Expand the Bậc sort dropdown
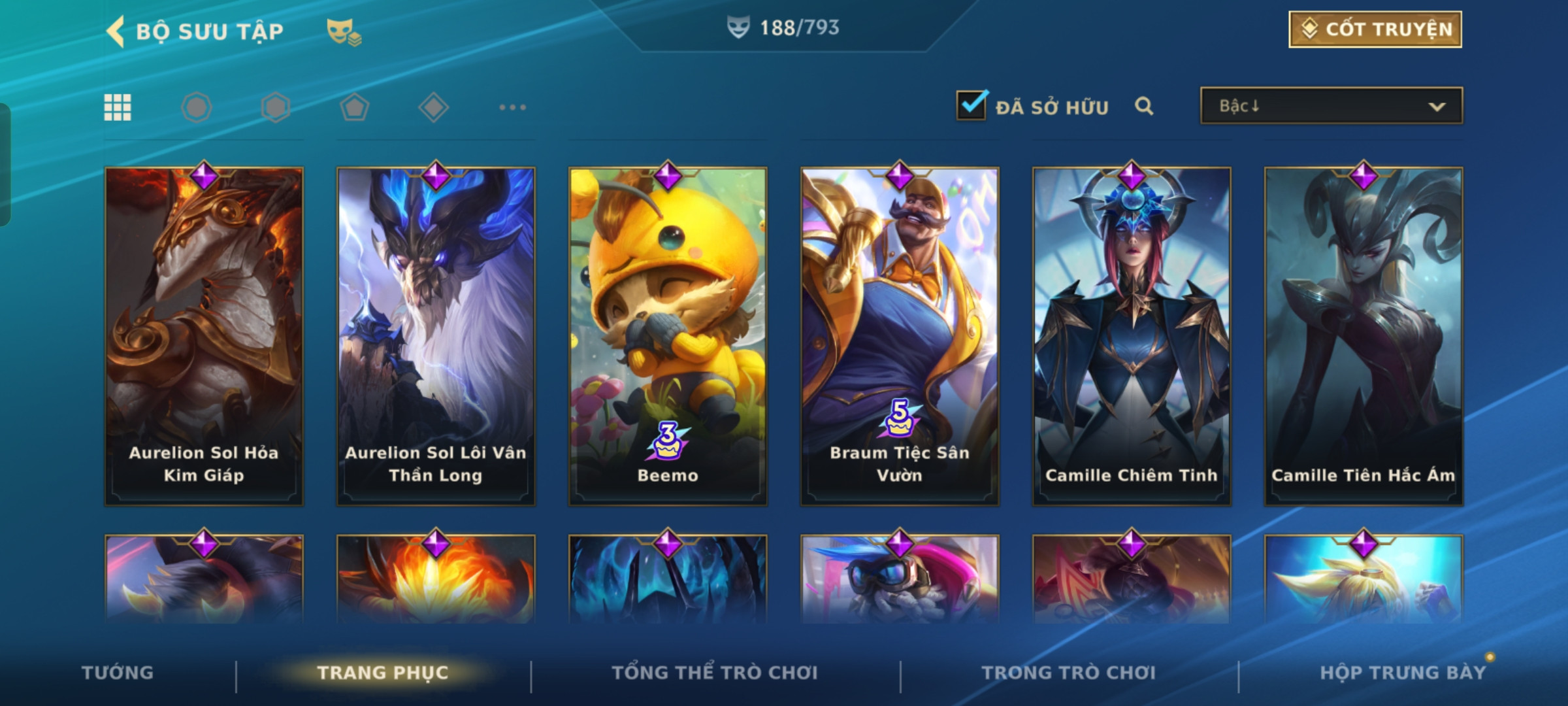 [1331, 106]
